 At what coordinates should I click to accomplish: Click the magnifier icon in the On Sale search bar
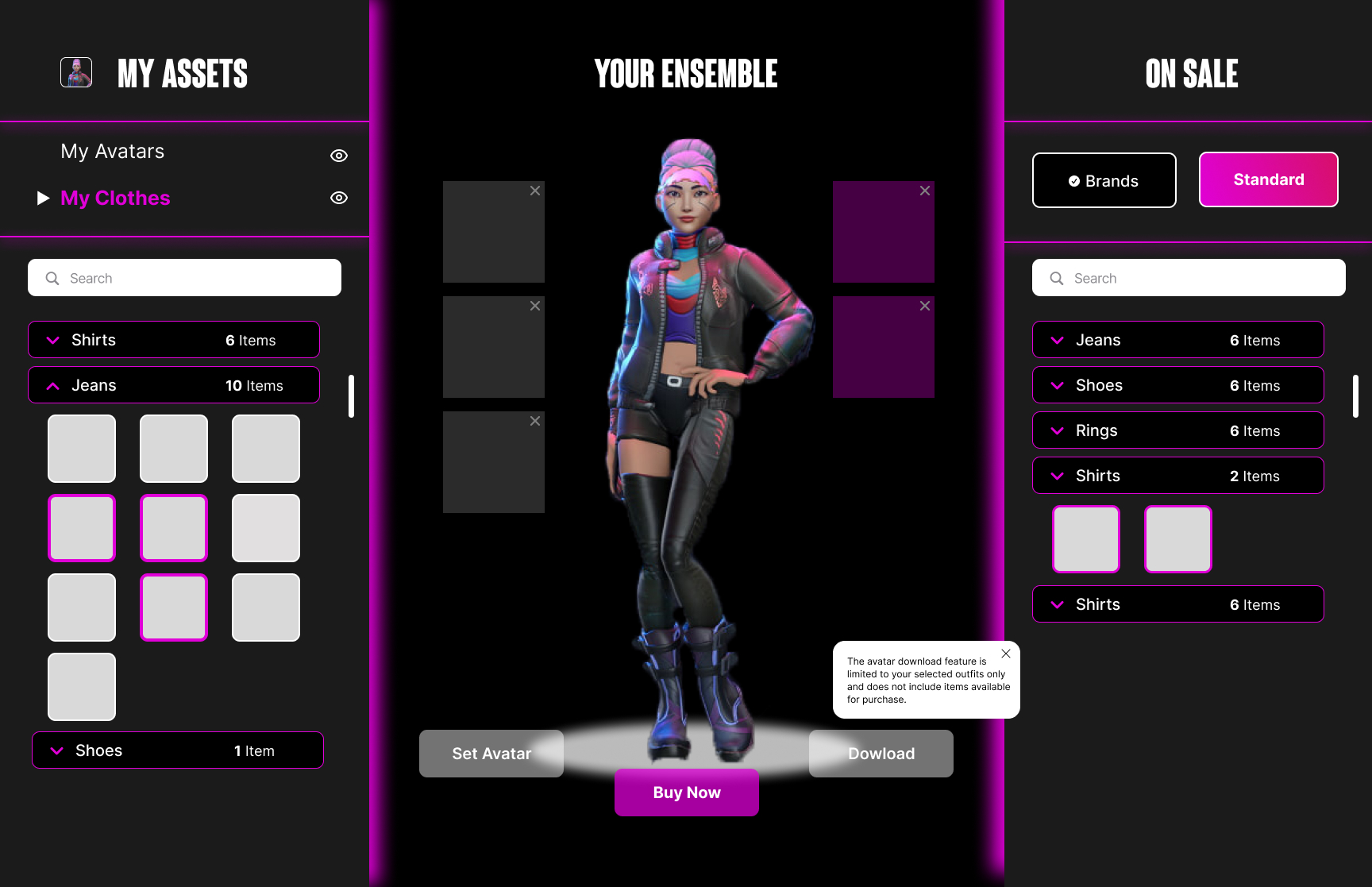(1057, 278)
